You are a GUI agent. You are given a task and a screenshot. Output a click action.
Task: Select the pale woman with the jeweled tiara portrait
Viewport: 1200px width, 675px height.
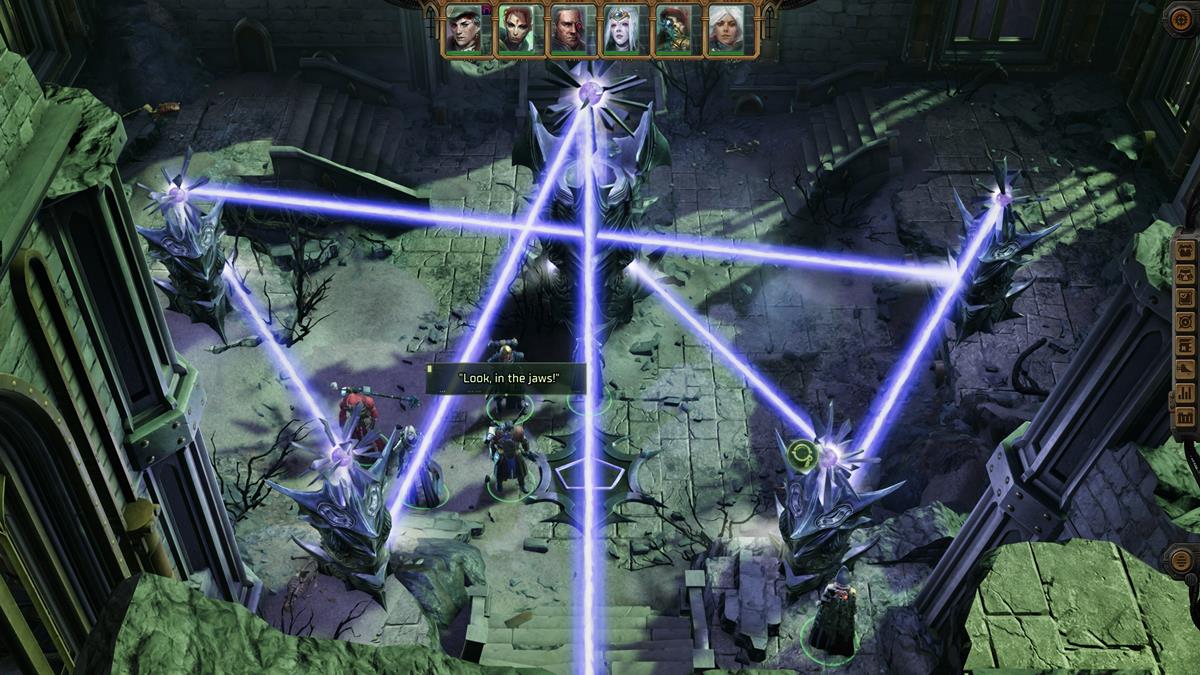[x=623, y=28]
